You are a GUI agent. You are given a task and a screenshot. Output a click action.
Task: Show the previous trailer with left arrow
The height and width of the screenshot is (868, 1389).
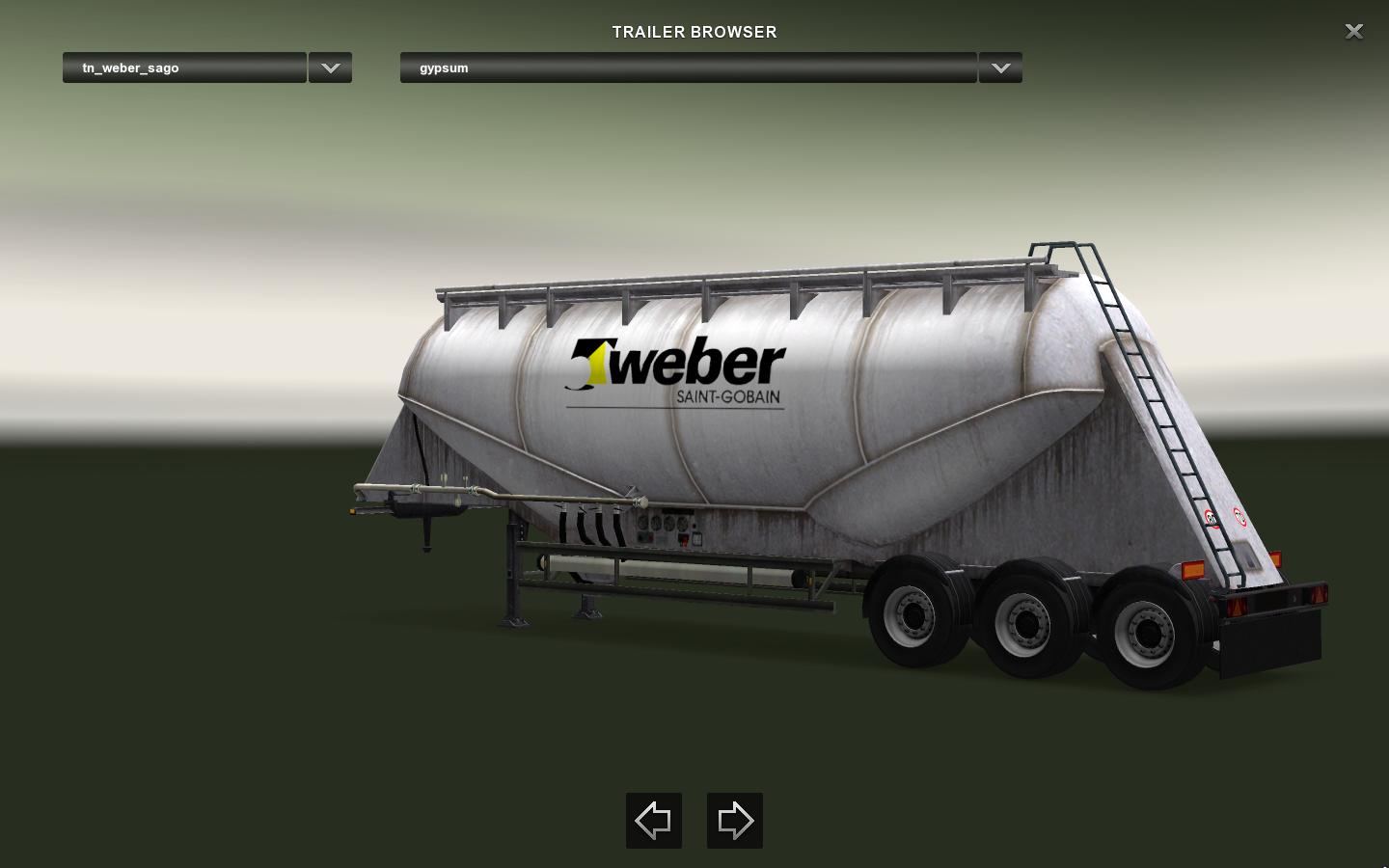pyautogui.click(x=654, y=821)
